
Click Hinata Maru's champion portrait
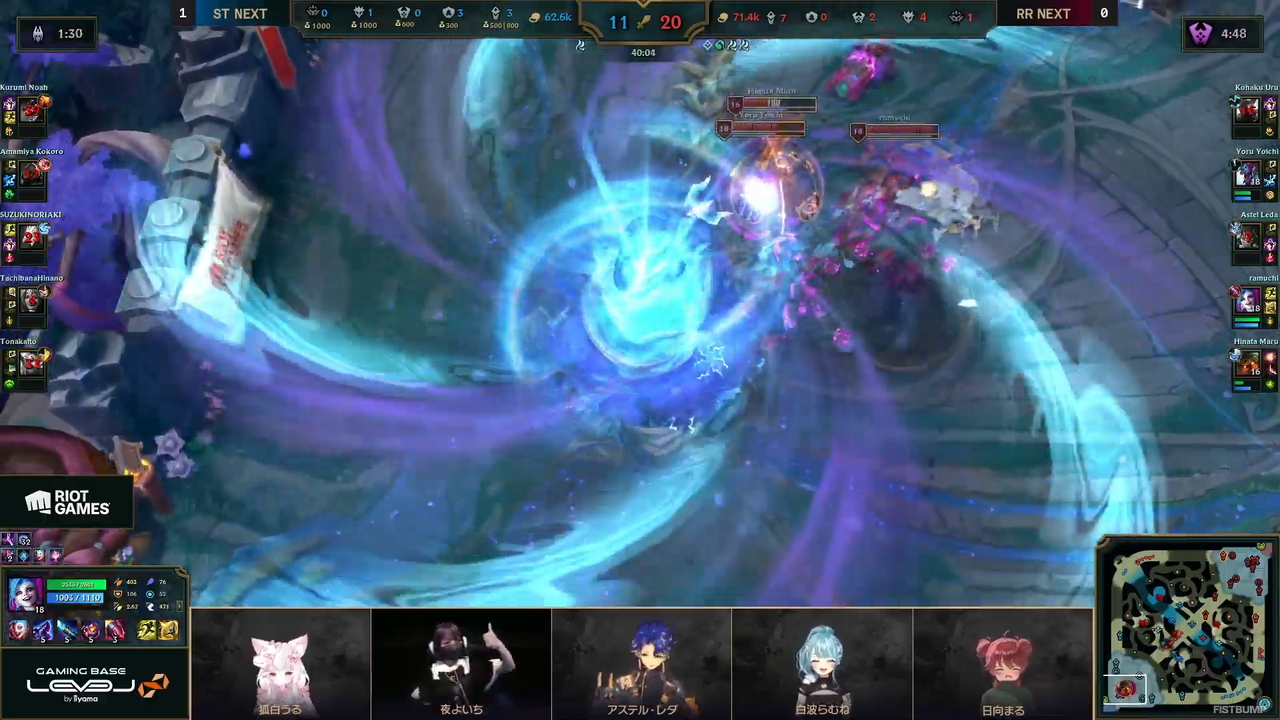(x=1247, y=364)
